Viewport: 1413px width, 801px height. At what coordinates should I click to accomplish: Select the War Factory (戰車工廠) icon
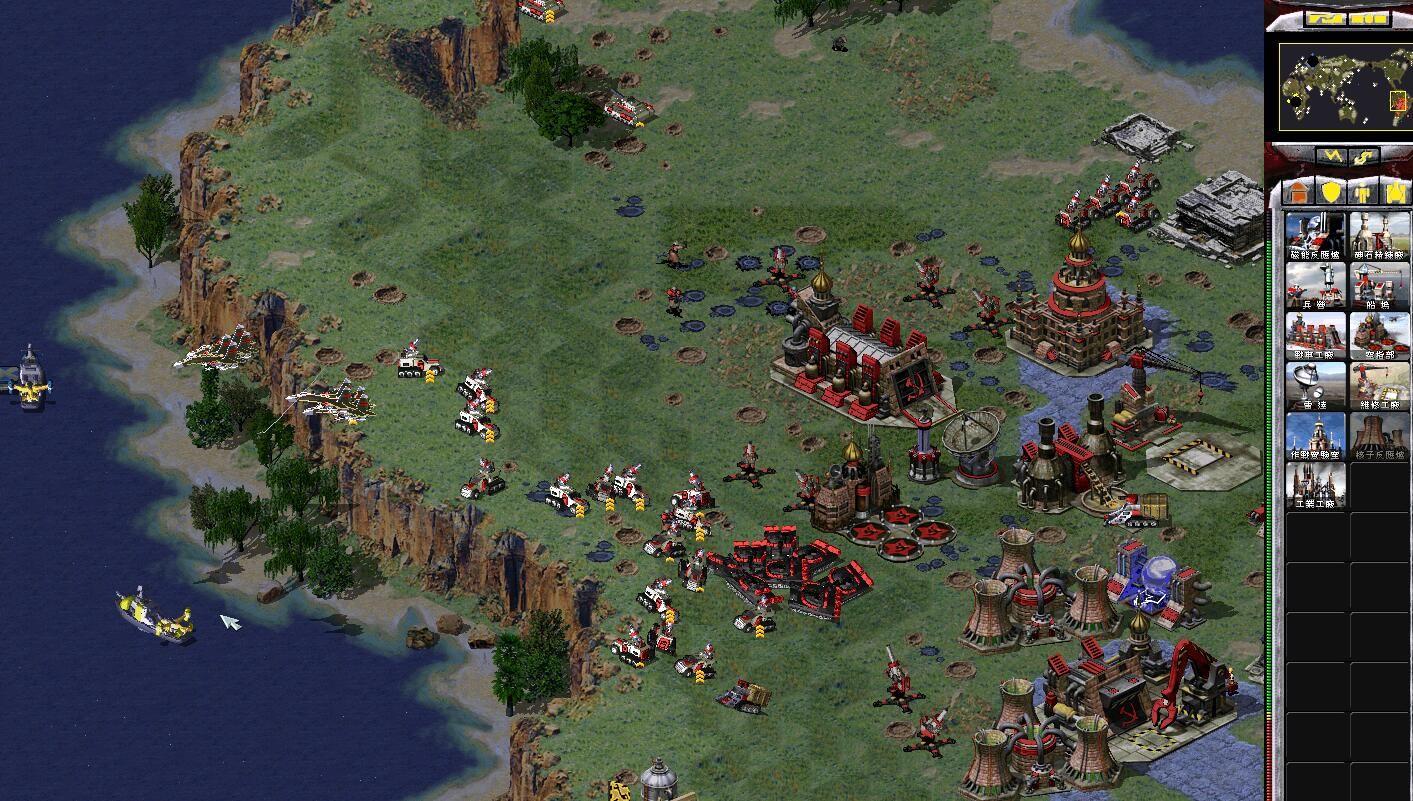tap(1315, 335)
